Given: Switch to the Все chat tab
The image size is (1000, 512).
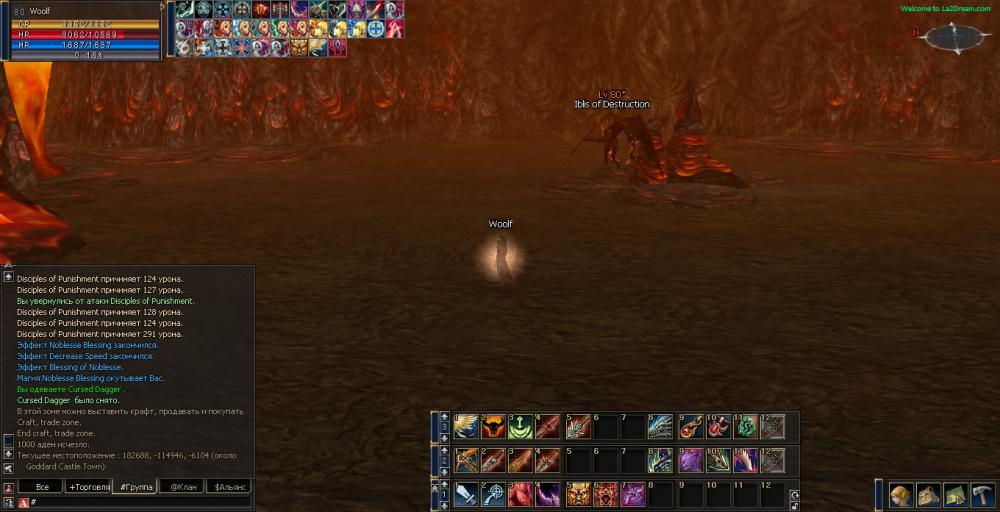Looking at the screenshot, I should (x=41, y=487).
